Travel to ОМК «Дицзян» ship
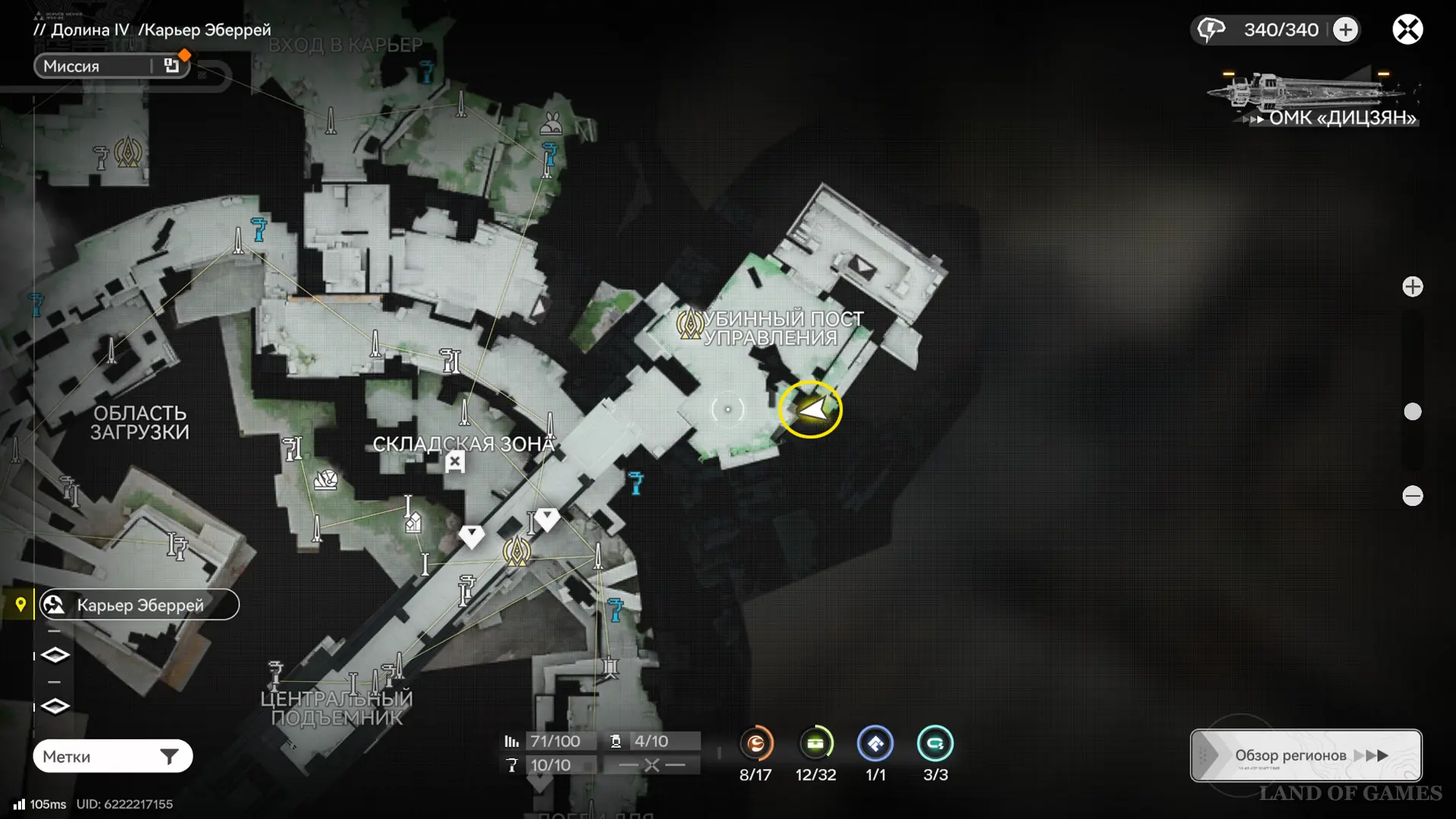 1316,99
